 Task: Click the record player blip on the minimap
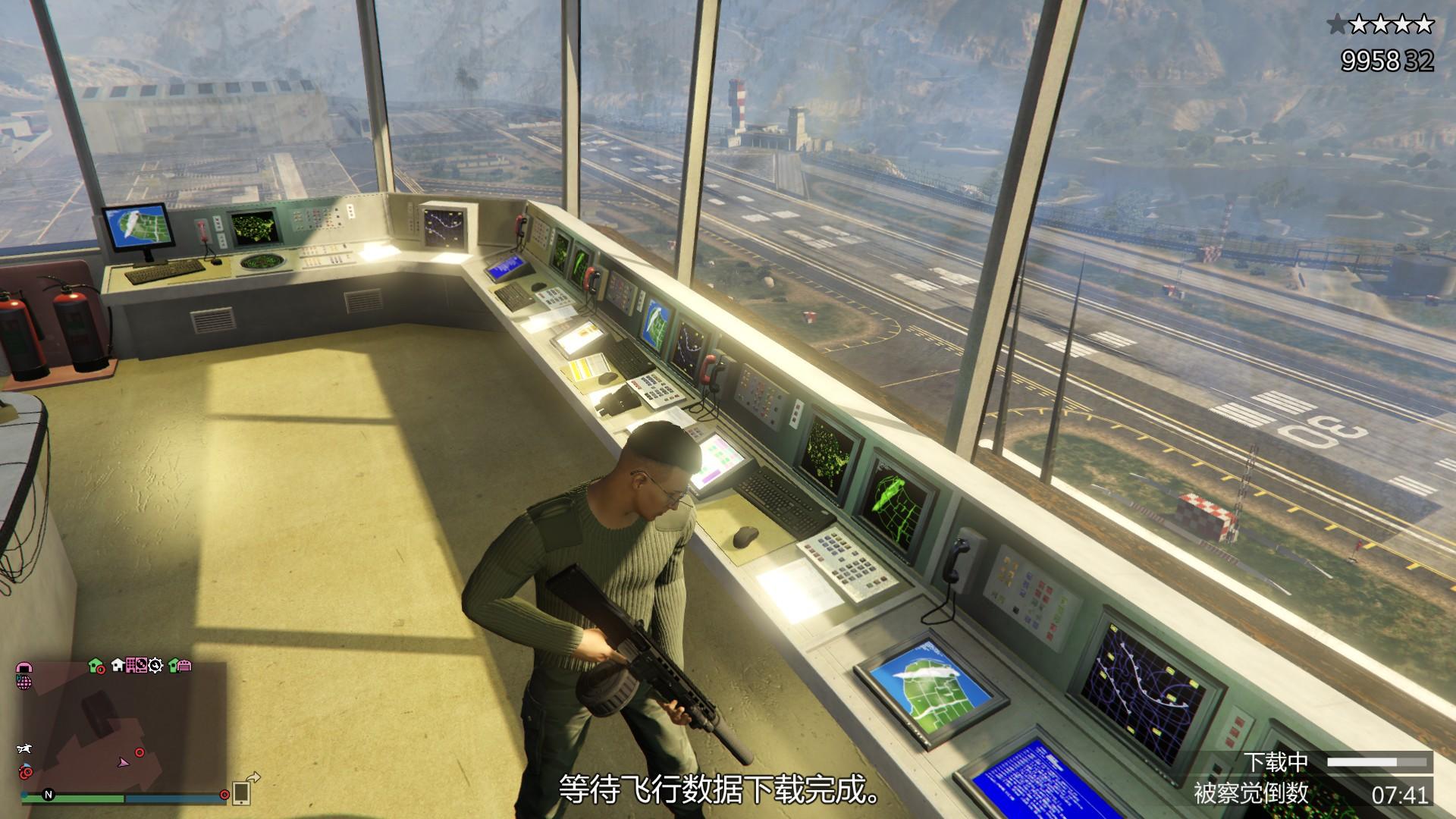coord(141,666)
